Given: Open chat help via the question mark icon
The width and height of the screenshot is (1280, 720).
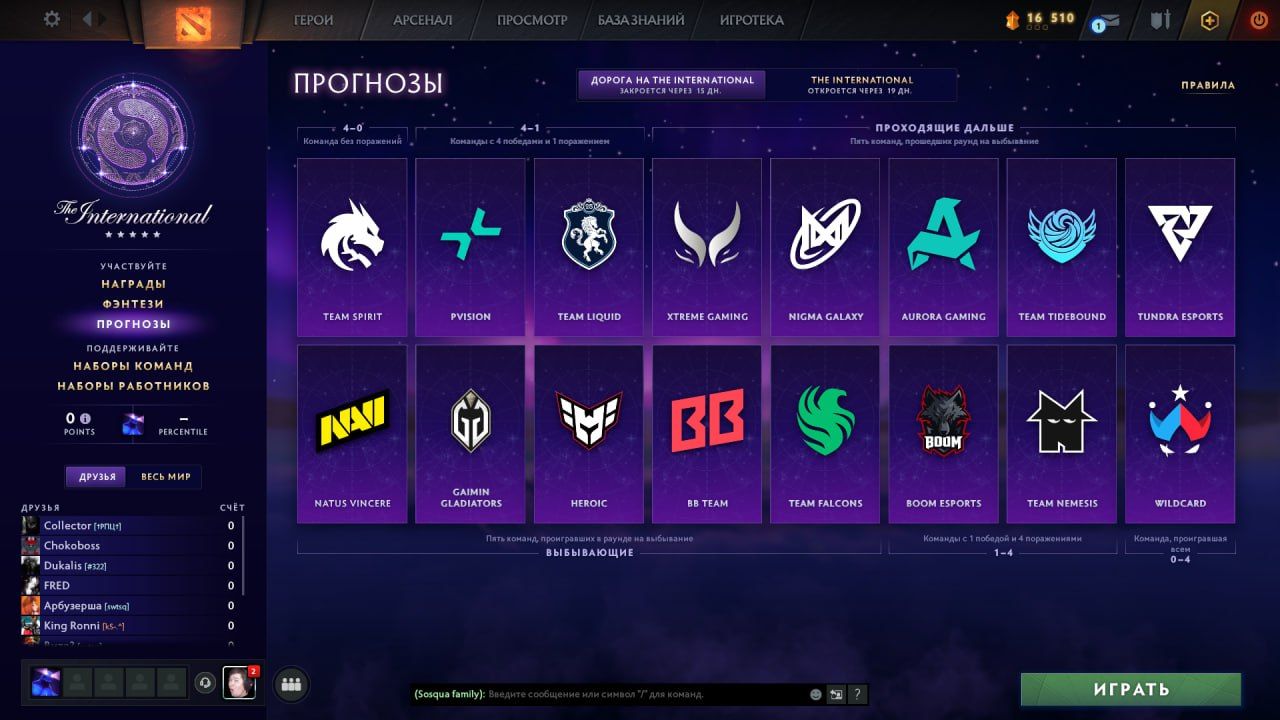Looking at the screenshot, I should tap(857, 695).
